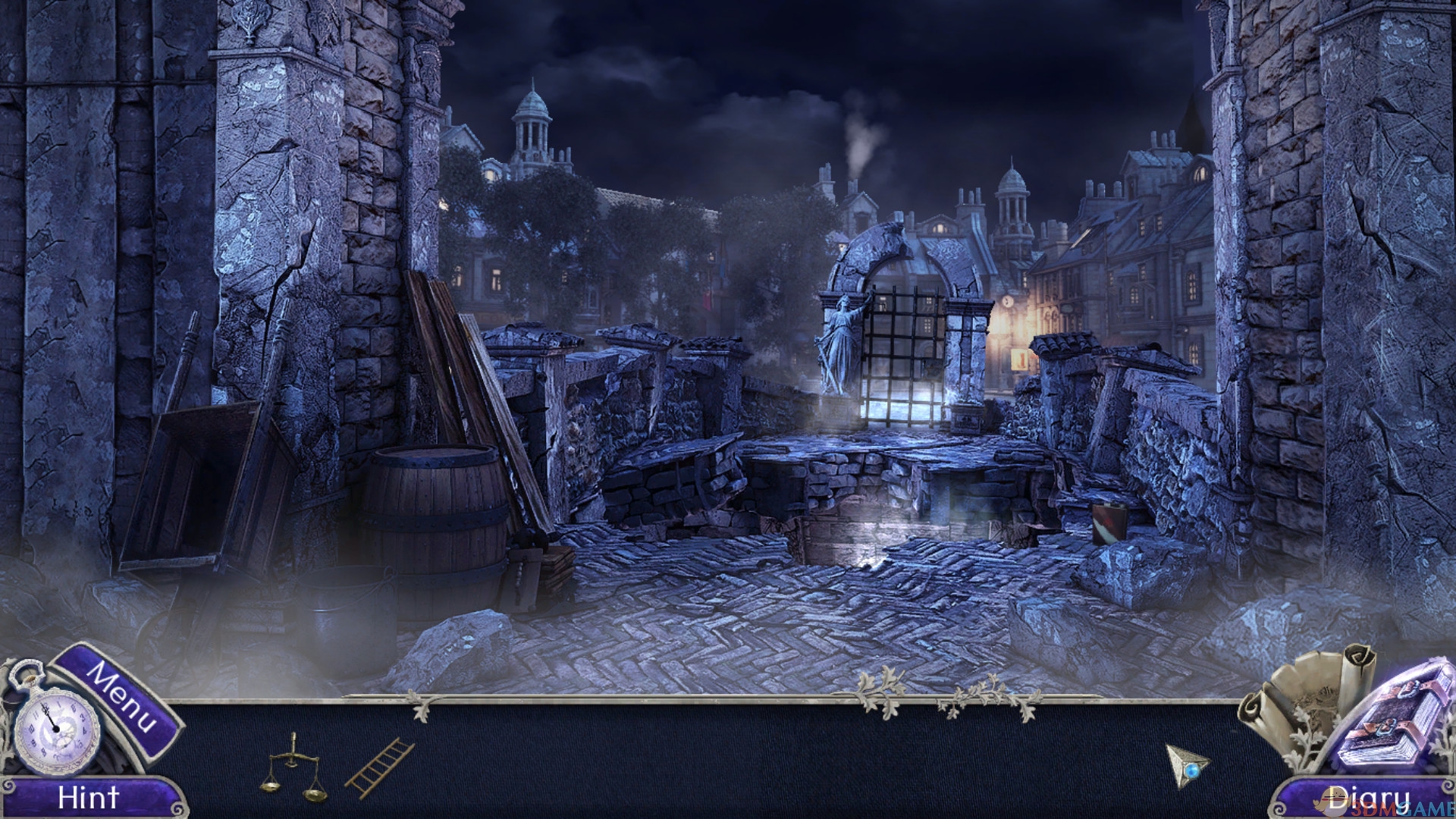Select the brass scales inventory item
Viewport: 1456px width, 819px height.
pos(293,767)
